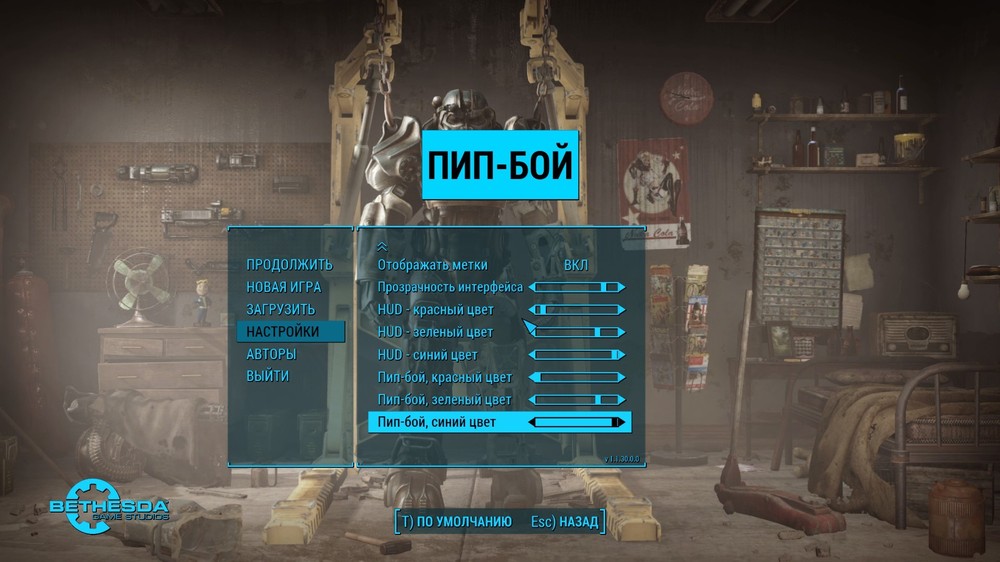This screenshot has height=562, width=1000.
Task: Change the HUD - синий цвет slider
Action: pos(577,355)
